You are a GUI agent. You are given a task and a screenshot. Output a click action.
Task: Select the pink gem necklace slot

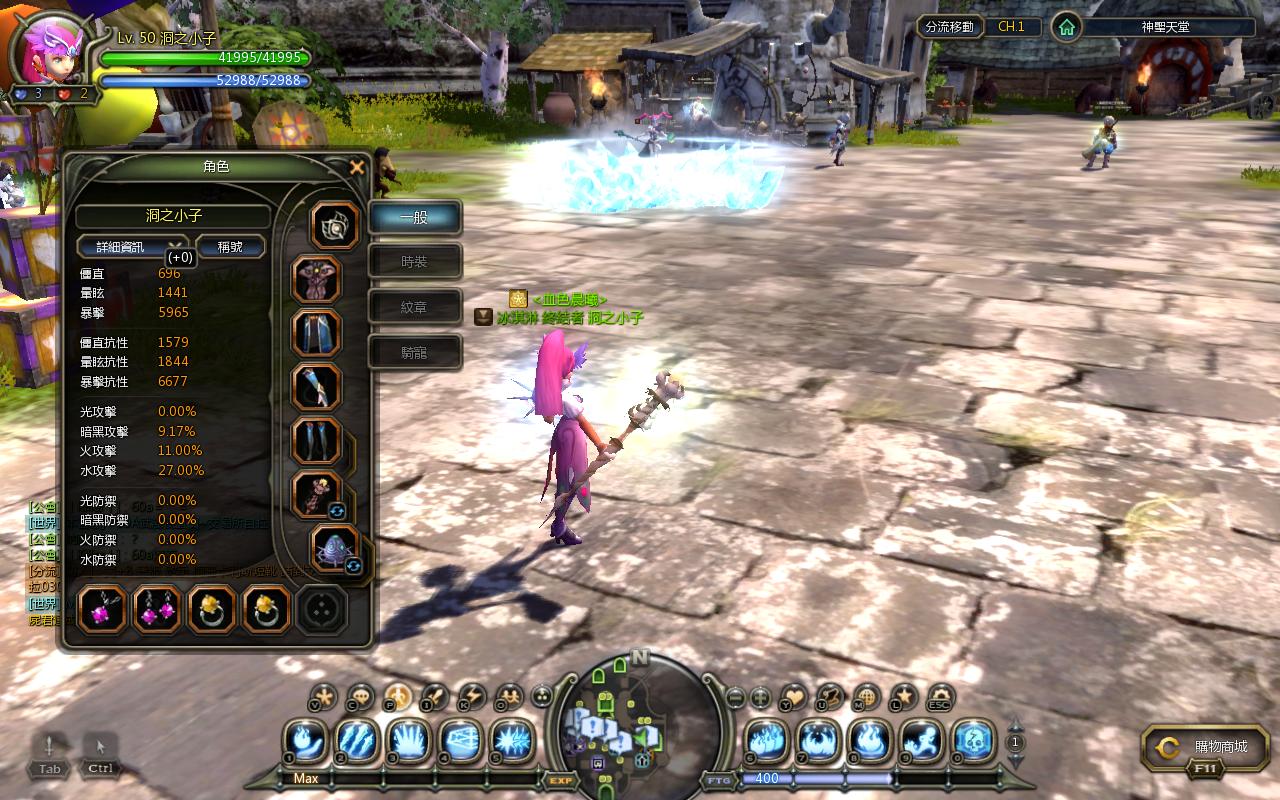[x=102, y=609]
